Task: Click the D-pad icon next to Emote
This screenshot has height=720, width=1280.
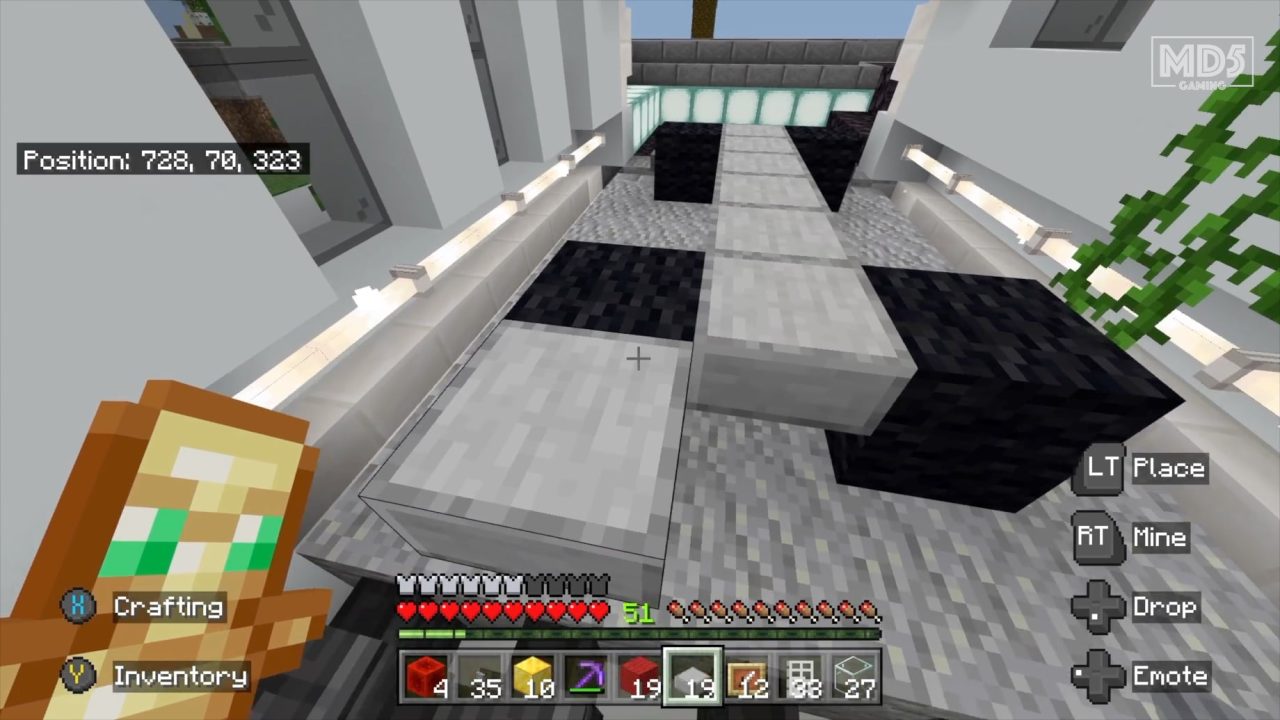Action: [x=1096, y=675]
